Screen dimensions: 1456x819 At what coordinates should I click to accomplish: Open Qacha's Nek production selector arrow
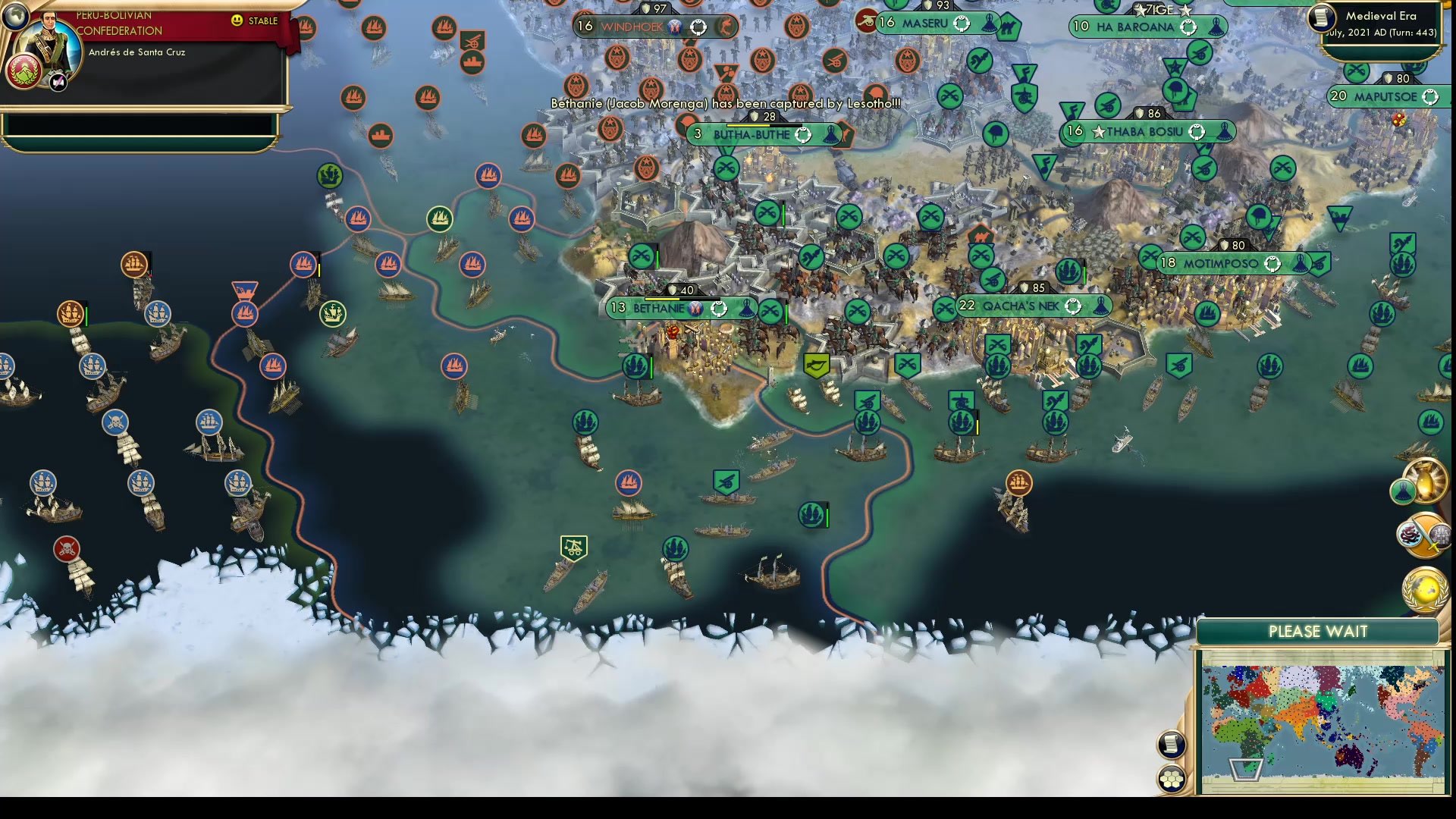[1073, 306]
